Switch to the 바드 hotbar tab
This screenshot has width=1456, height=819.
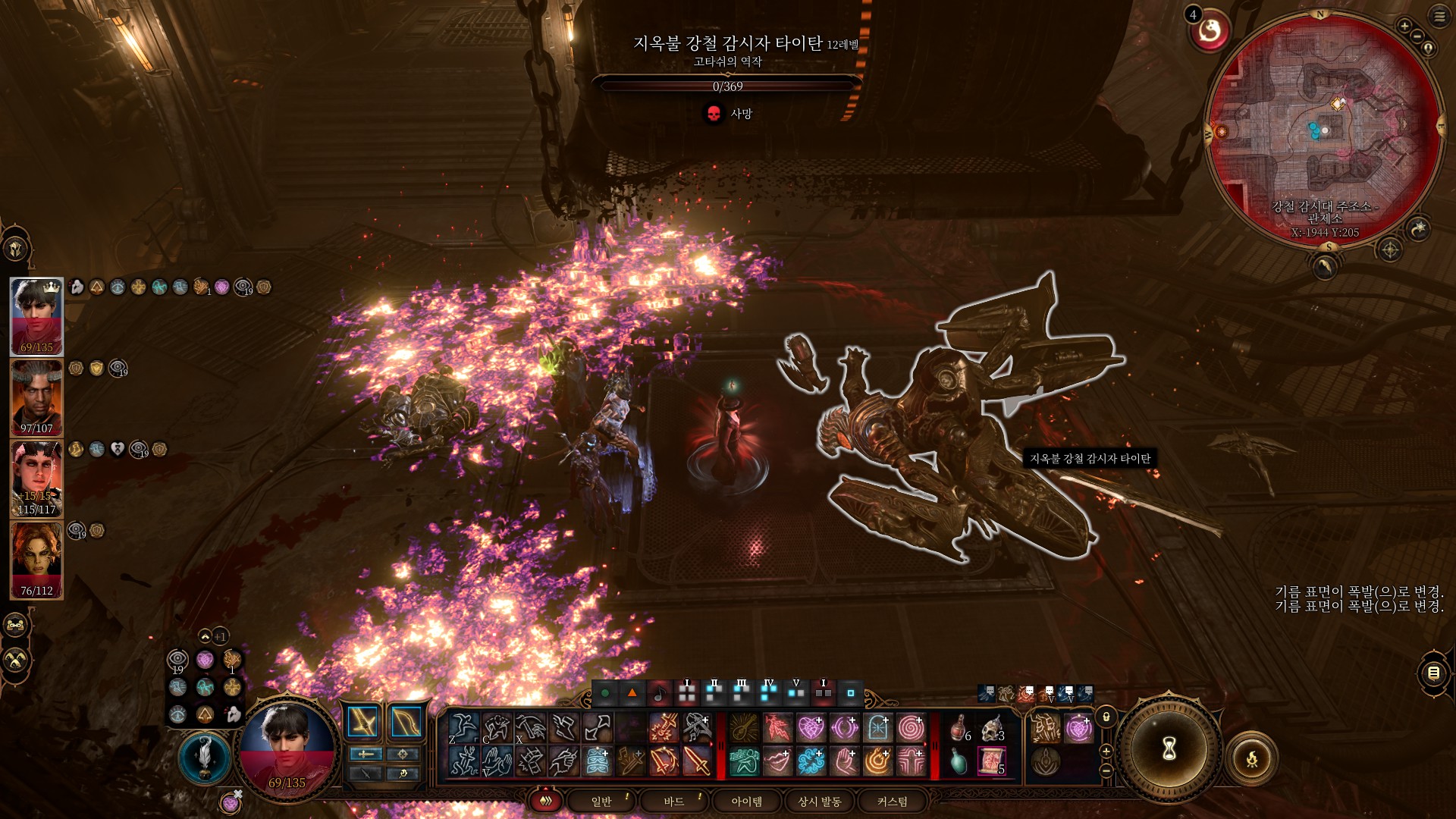[x=674, y=802]
